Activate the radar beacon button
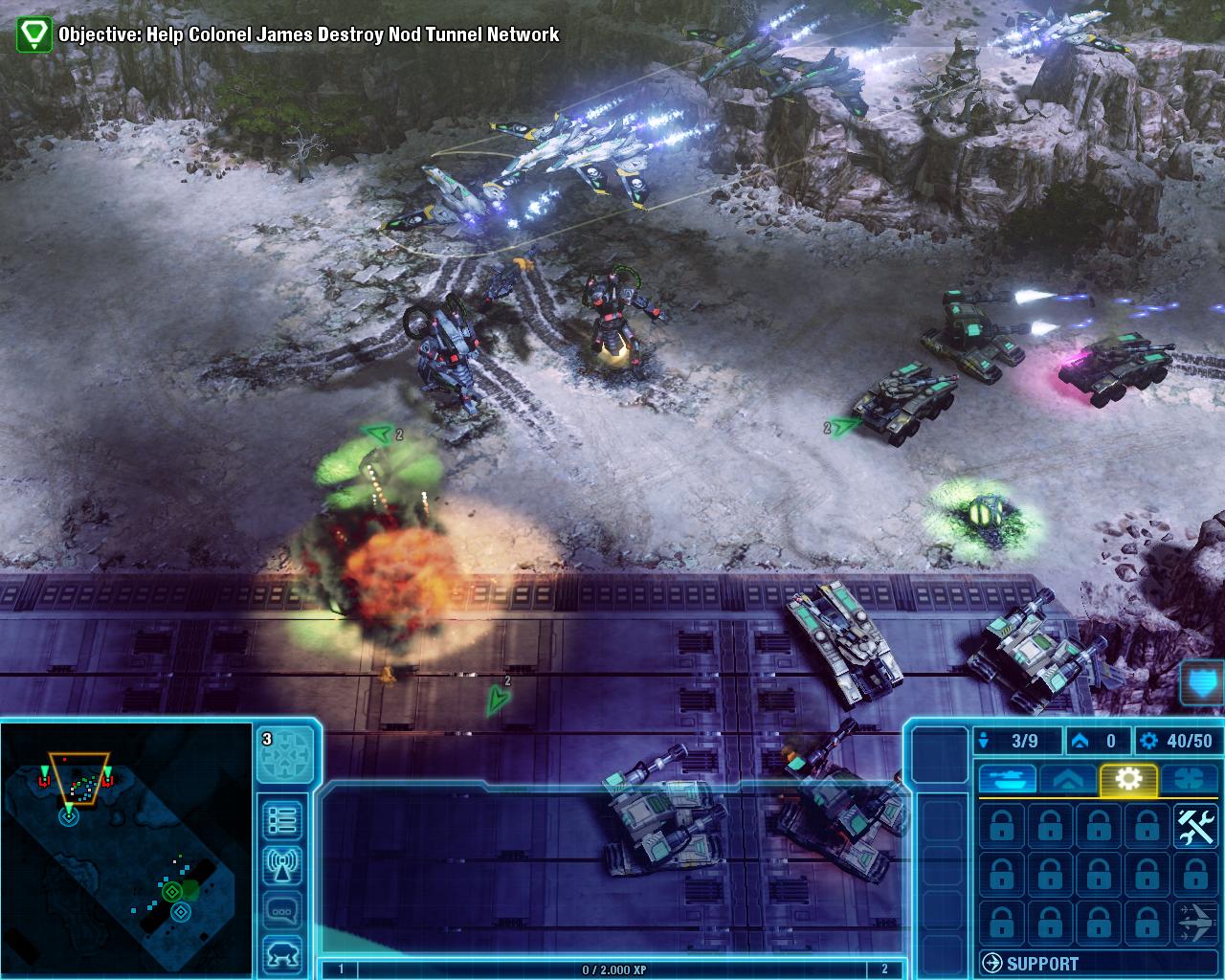The width and height of the screenshot is (1225, 980). point(283,865)
